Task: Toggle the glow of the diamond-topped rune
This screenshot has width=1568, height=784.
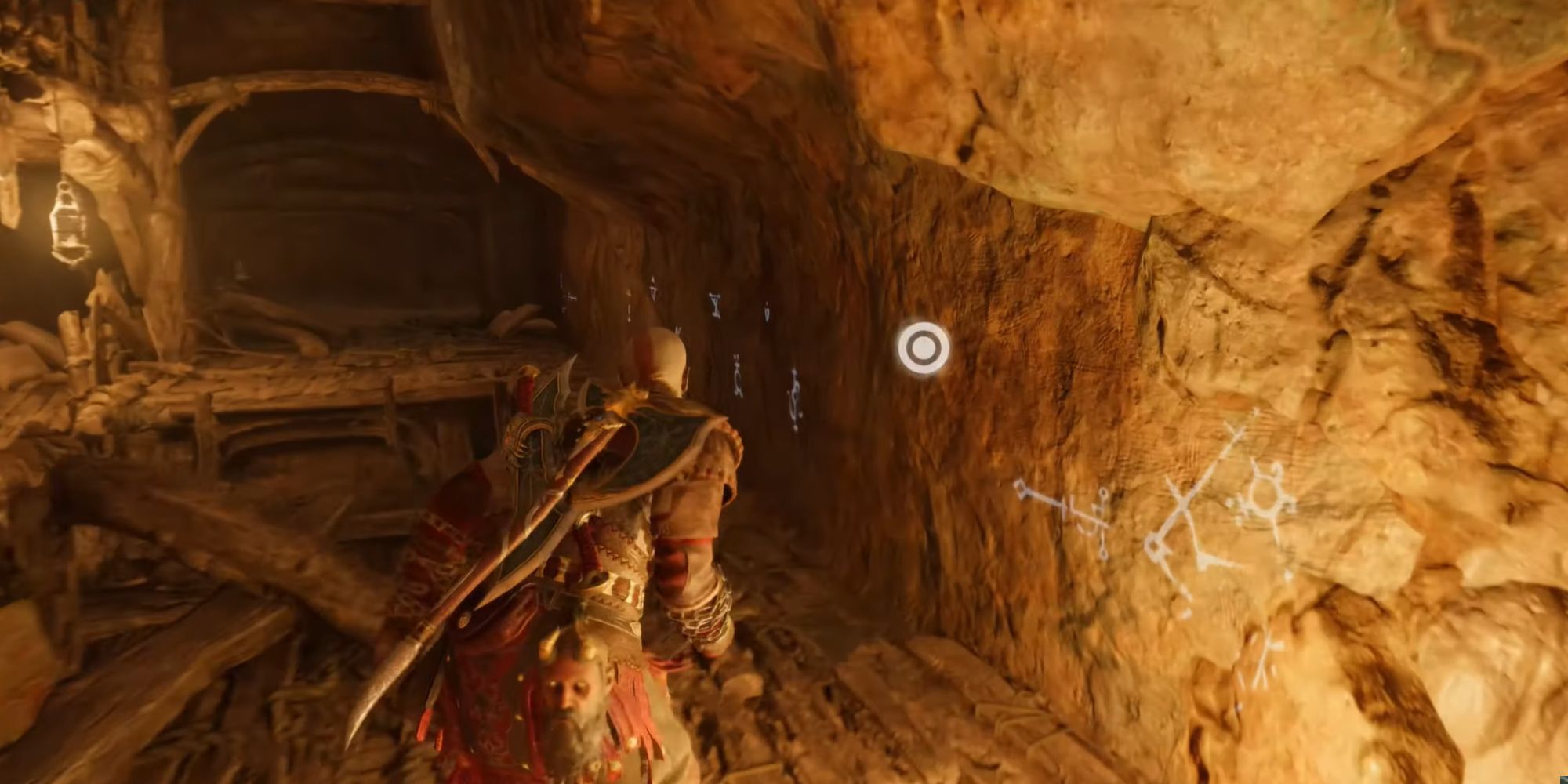Action: coord(1021,488)
